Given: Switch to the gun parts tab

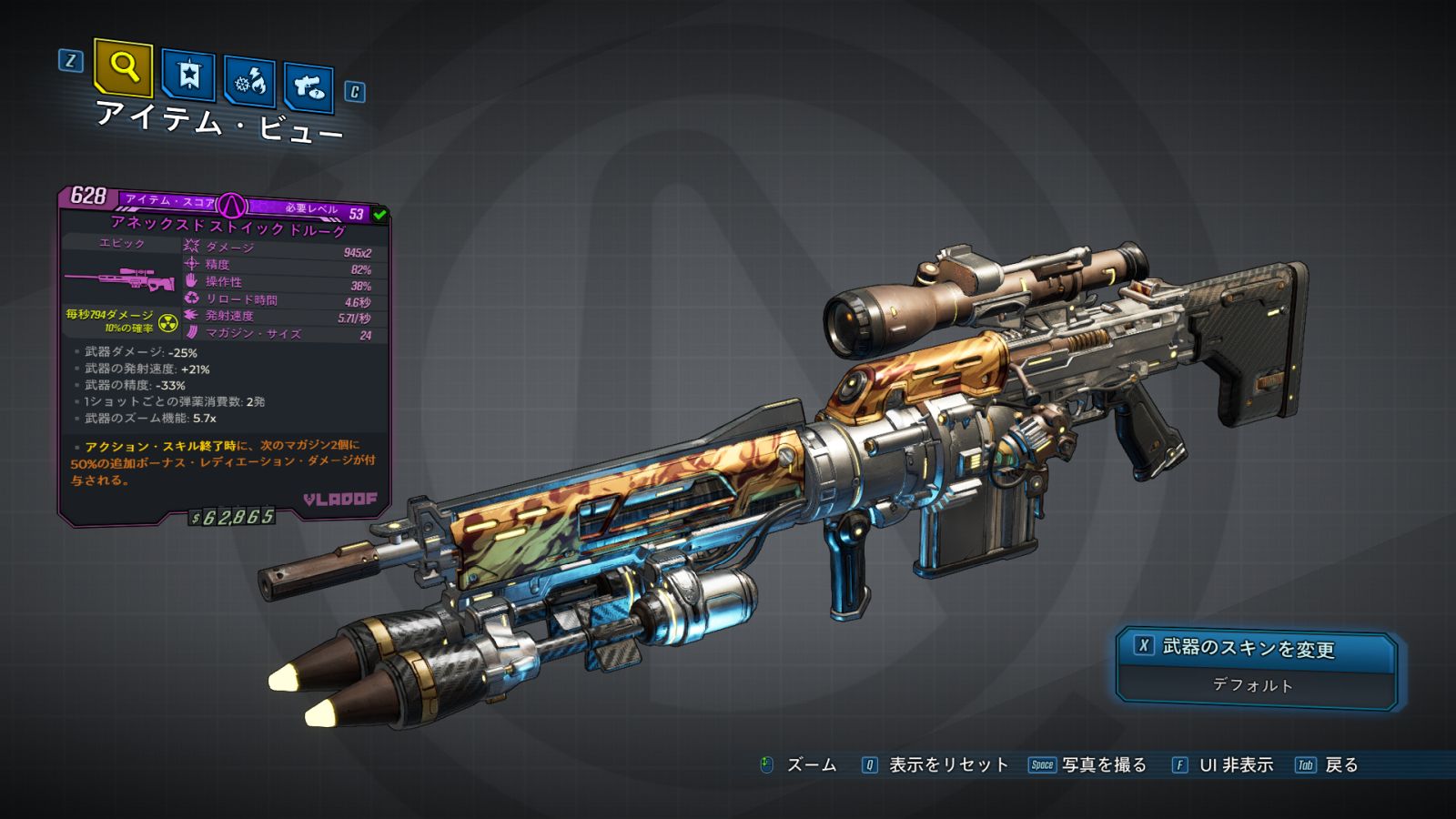Looking at the screenshot, I should pyautogui.click(x=308, y=87).
